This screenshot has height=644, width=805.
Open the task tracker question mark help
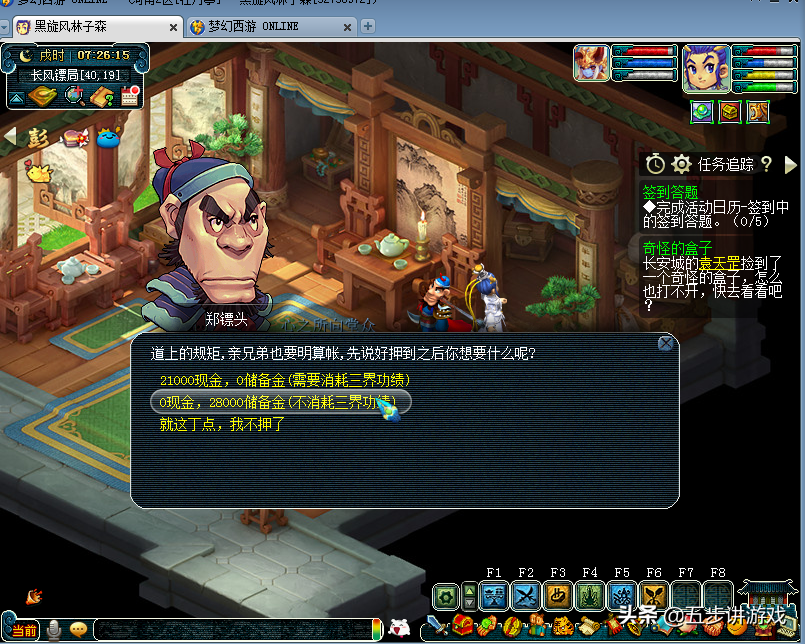pos(767,164)
